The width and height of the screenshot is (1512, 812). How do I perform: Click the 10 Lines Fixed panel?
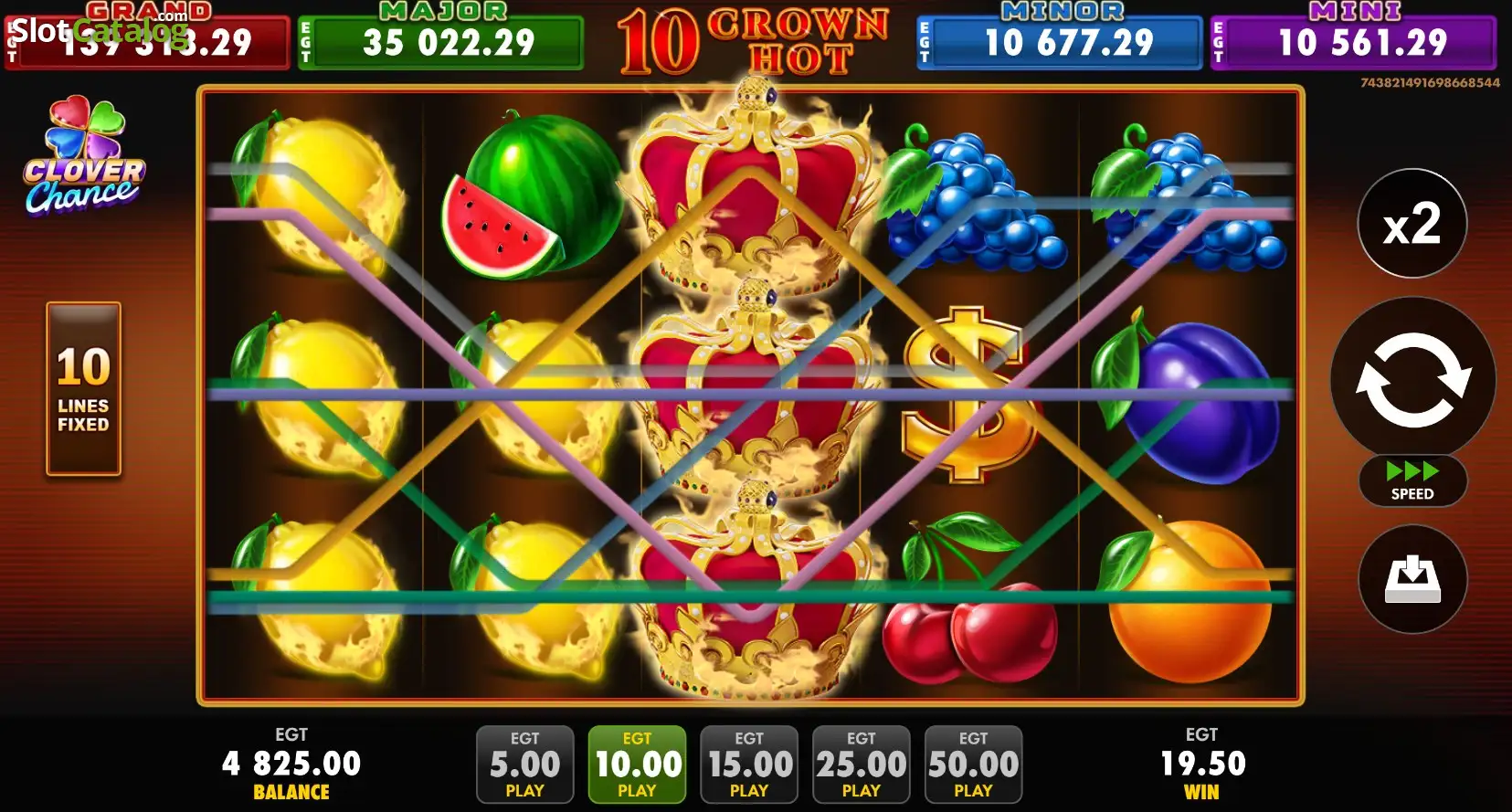pyautogui.click(x=83, y=388)
